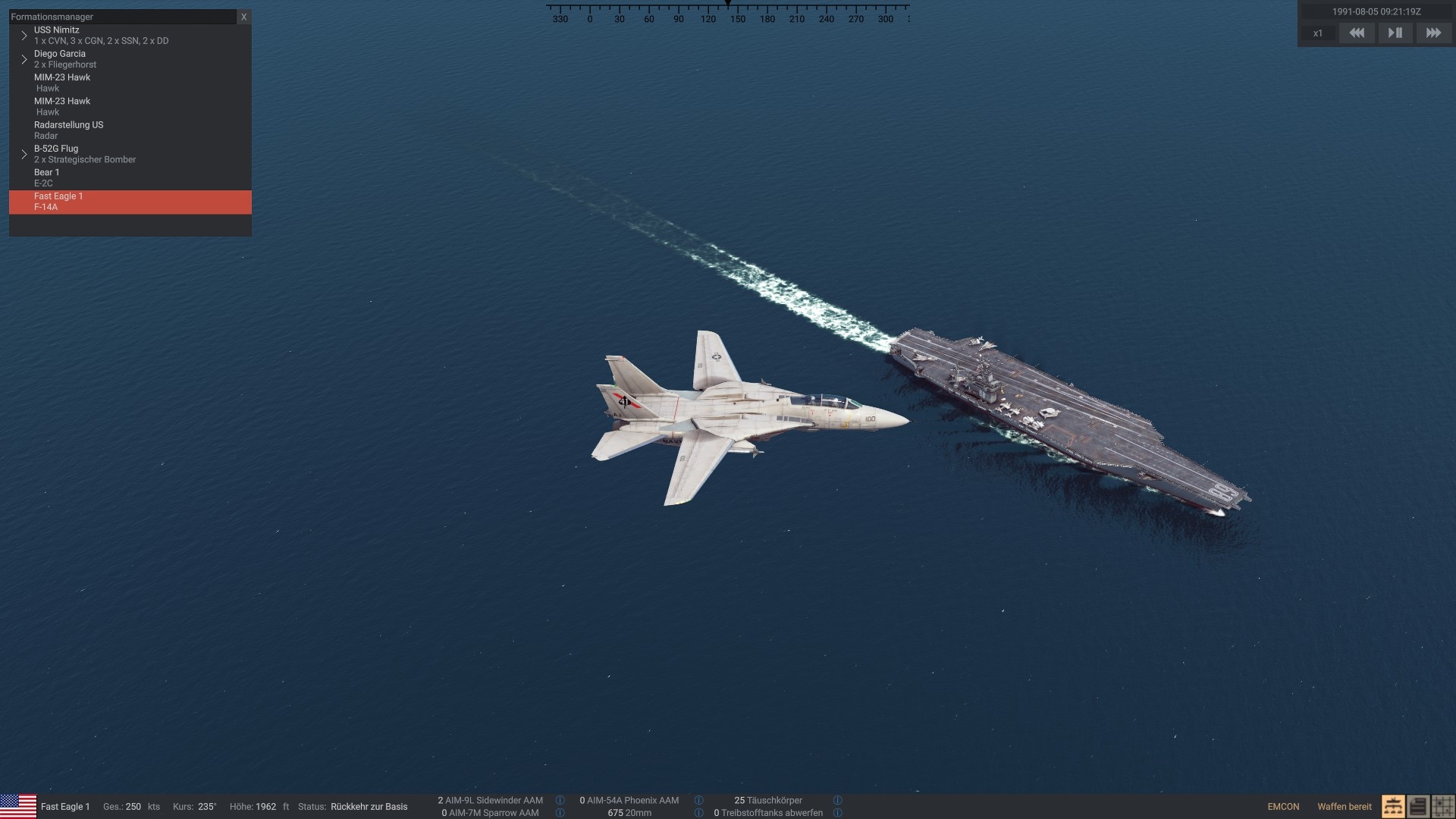
Task: Close the Formationsmanager panel
Action: 243,17
